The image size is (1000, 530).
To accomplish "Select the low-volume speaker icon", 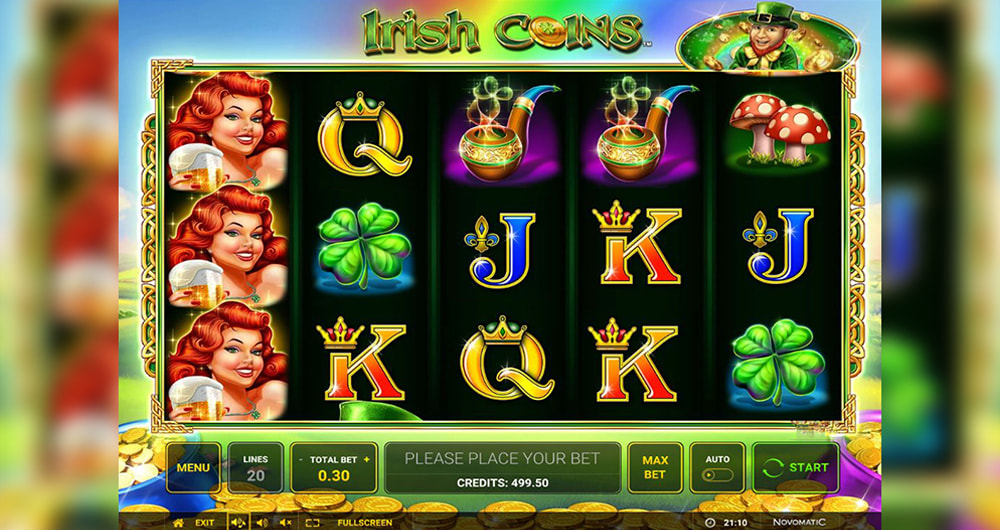I will coord(263,522).
